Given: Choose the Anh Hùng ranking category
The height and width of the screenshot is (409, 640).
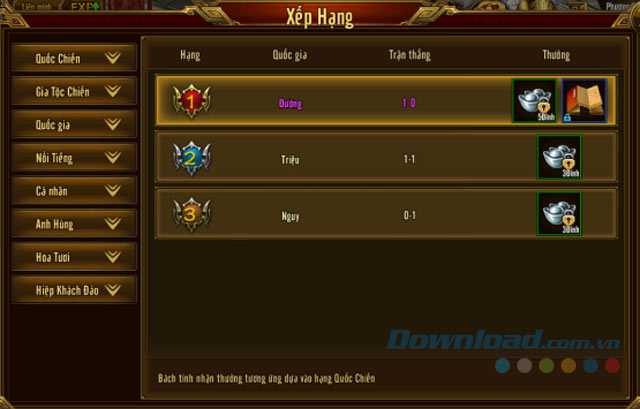Looking at the screenshot, I should click(x=74, y=224).
